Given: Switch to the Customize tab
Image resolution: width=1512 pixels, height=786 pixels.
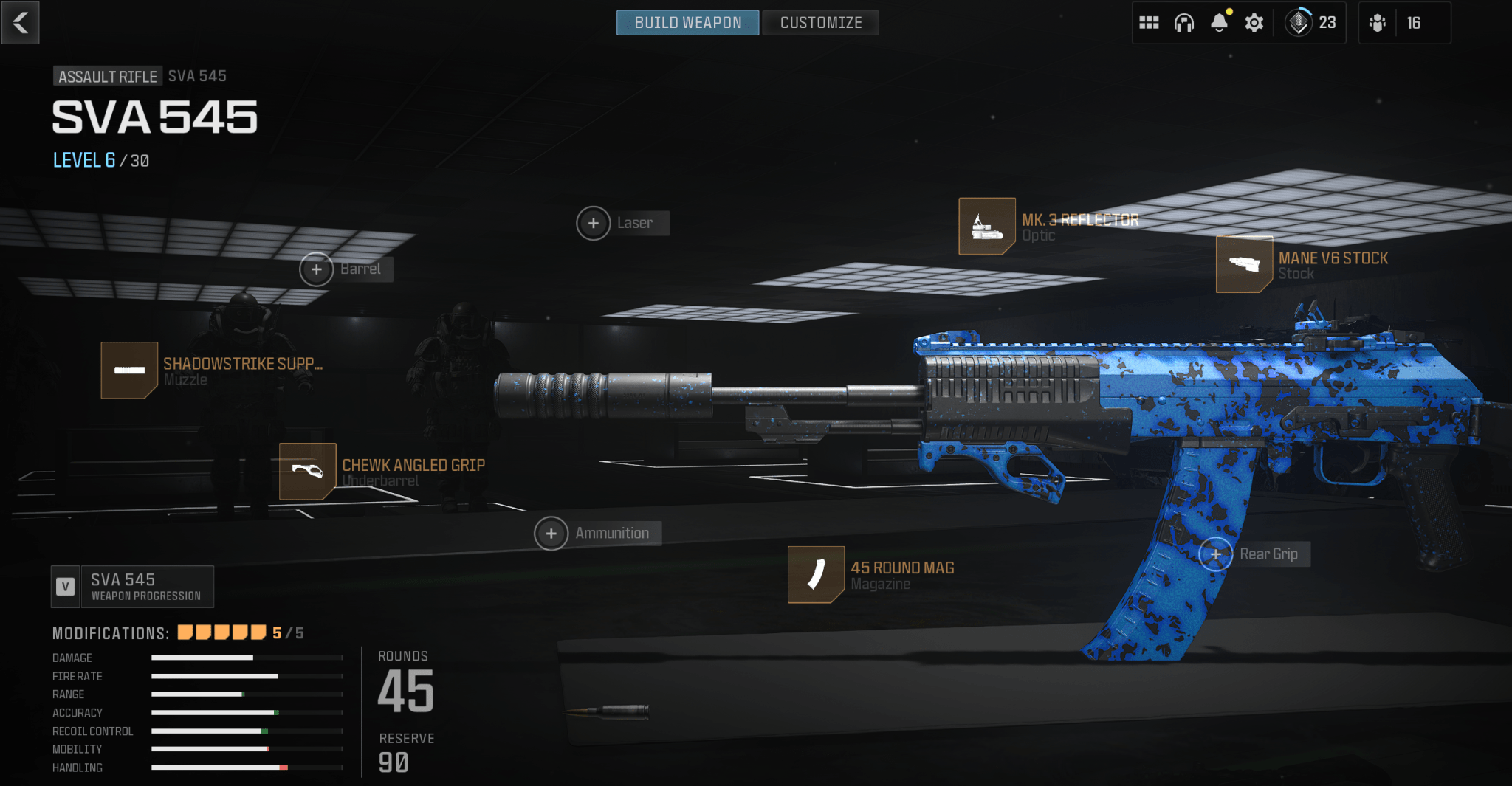Looking at the screenshot, I should 819,22.
